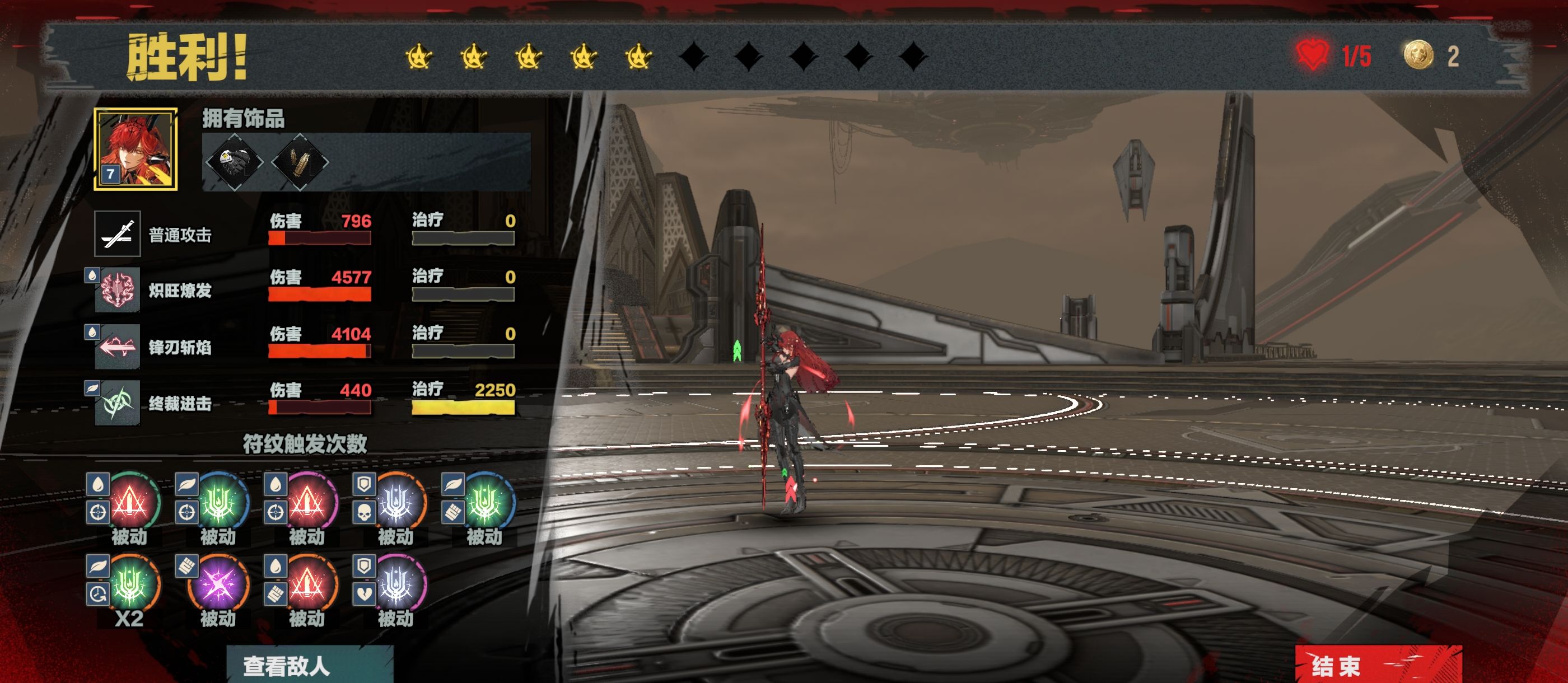Inspect the blue rune with heart badge
Viewport: 1568px width, 683px height.
[x=396, y=584]
